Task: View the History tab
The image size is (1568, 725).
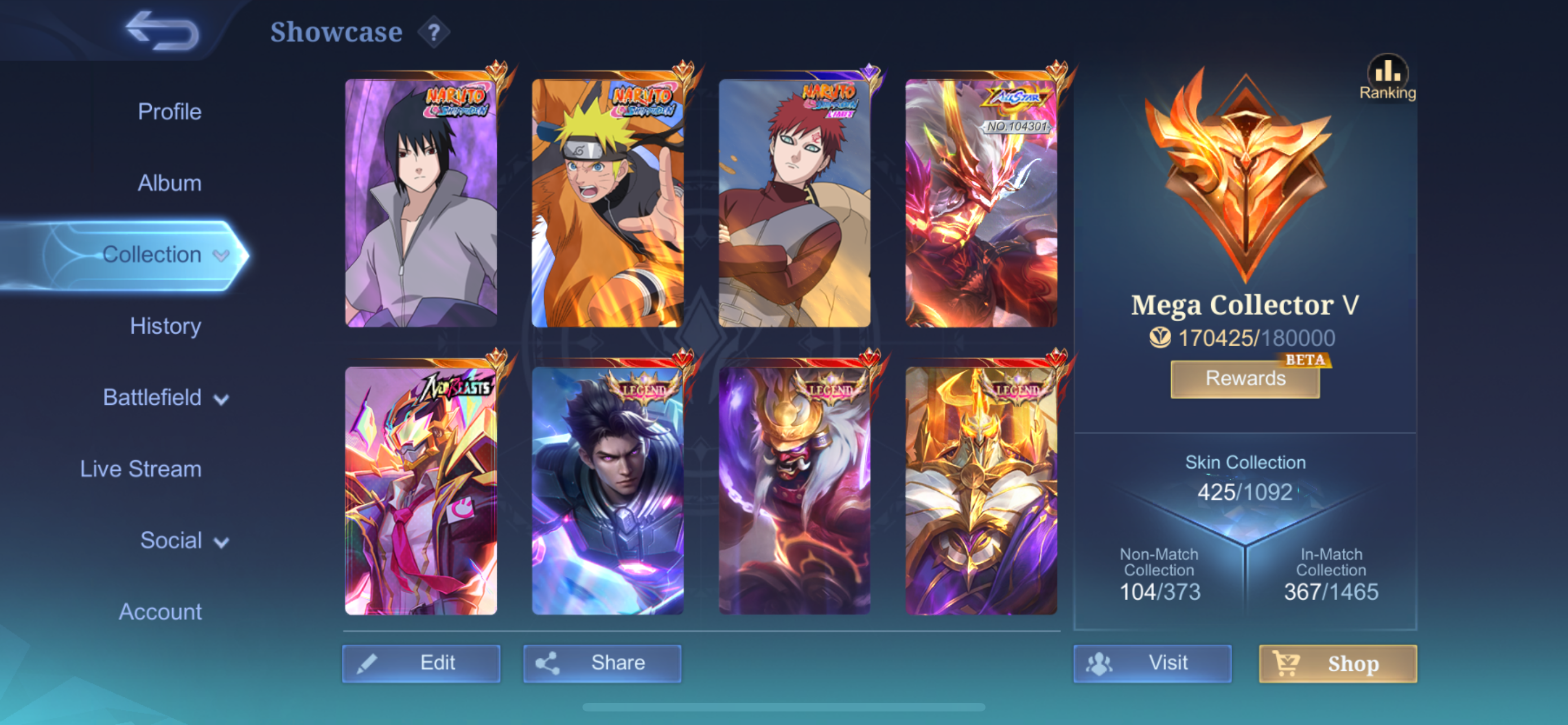Action: (x=165, y=326)
